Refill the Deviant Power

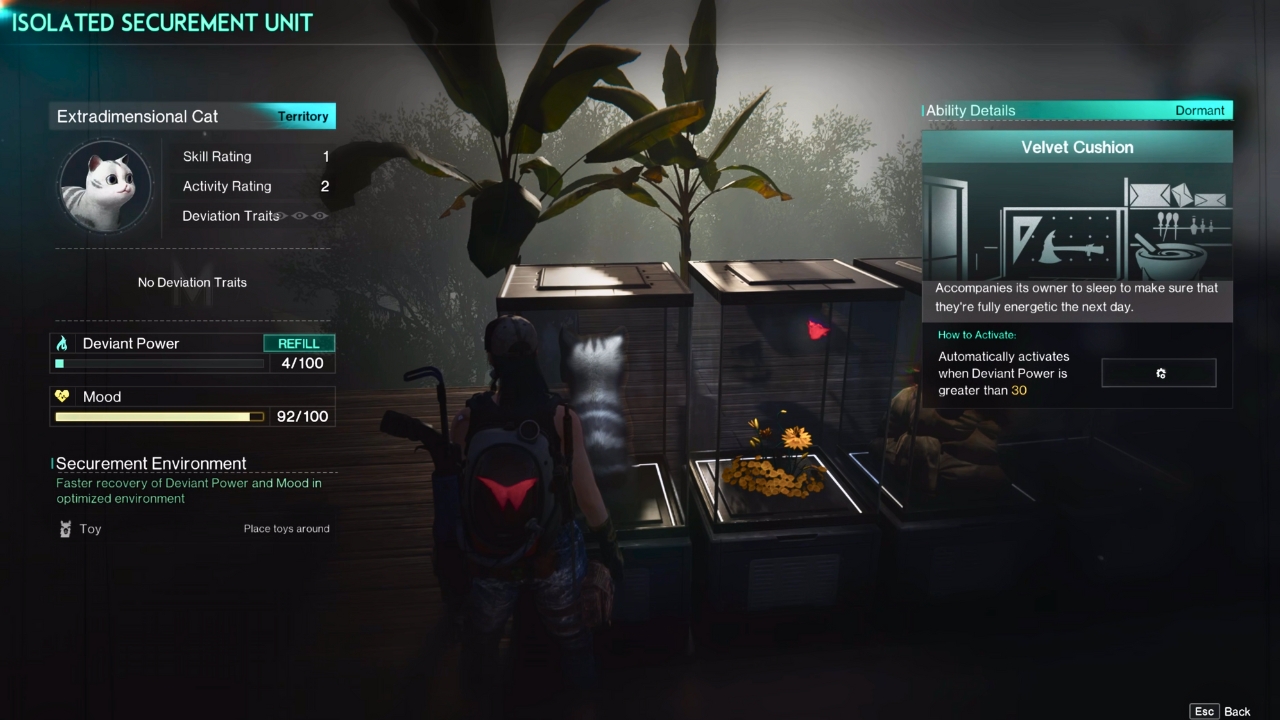pyautogui.click(x=298, y=343)
